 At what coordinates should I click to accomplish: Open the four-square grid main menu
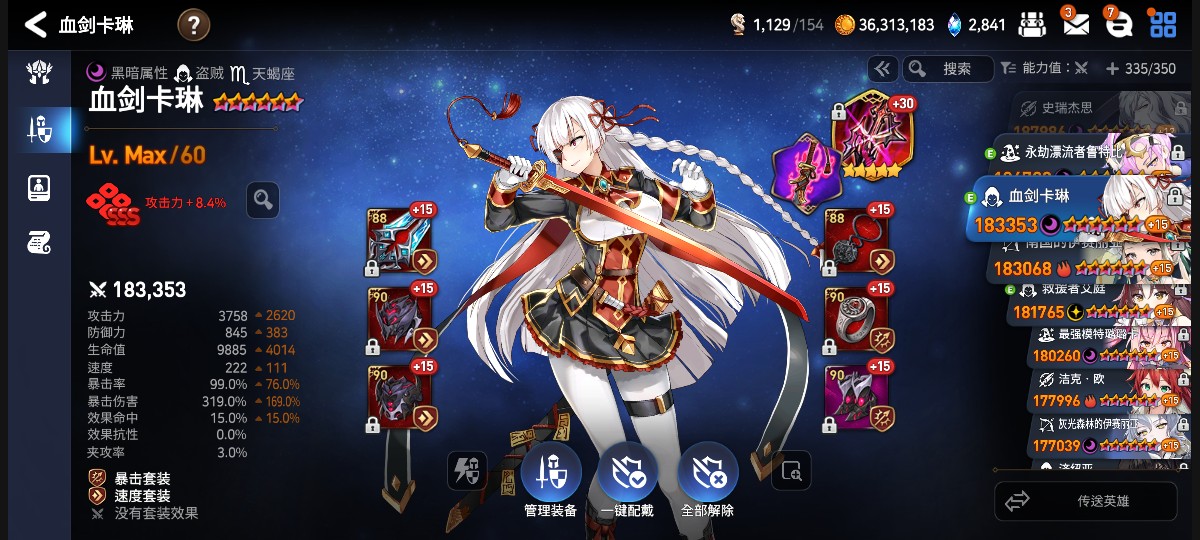click(1163, 24)
